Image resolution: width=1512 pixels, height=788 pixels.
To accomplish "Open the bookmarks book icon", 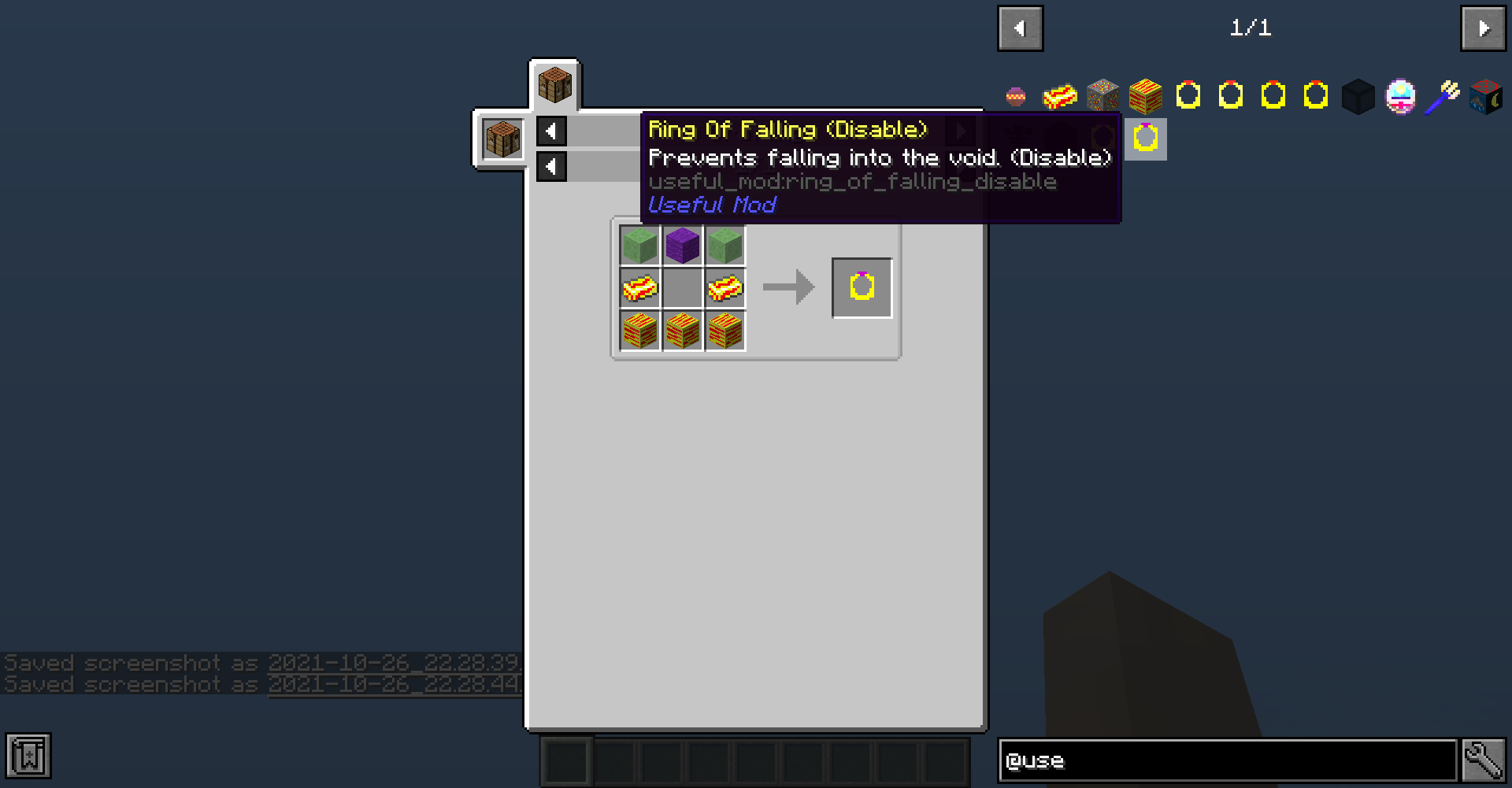I will coord(28,757).
